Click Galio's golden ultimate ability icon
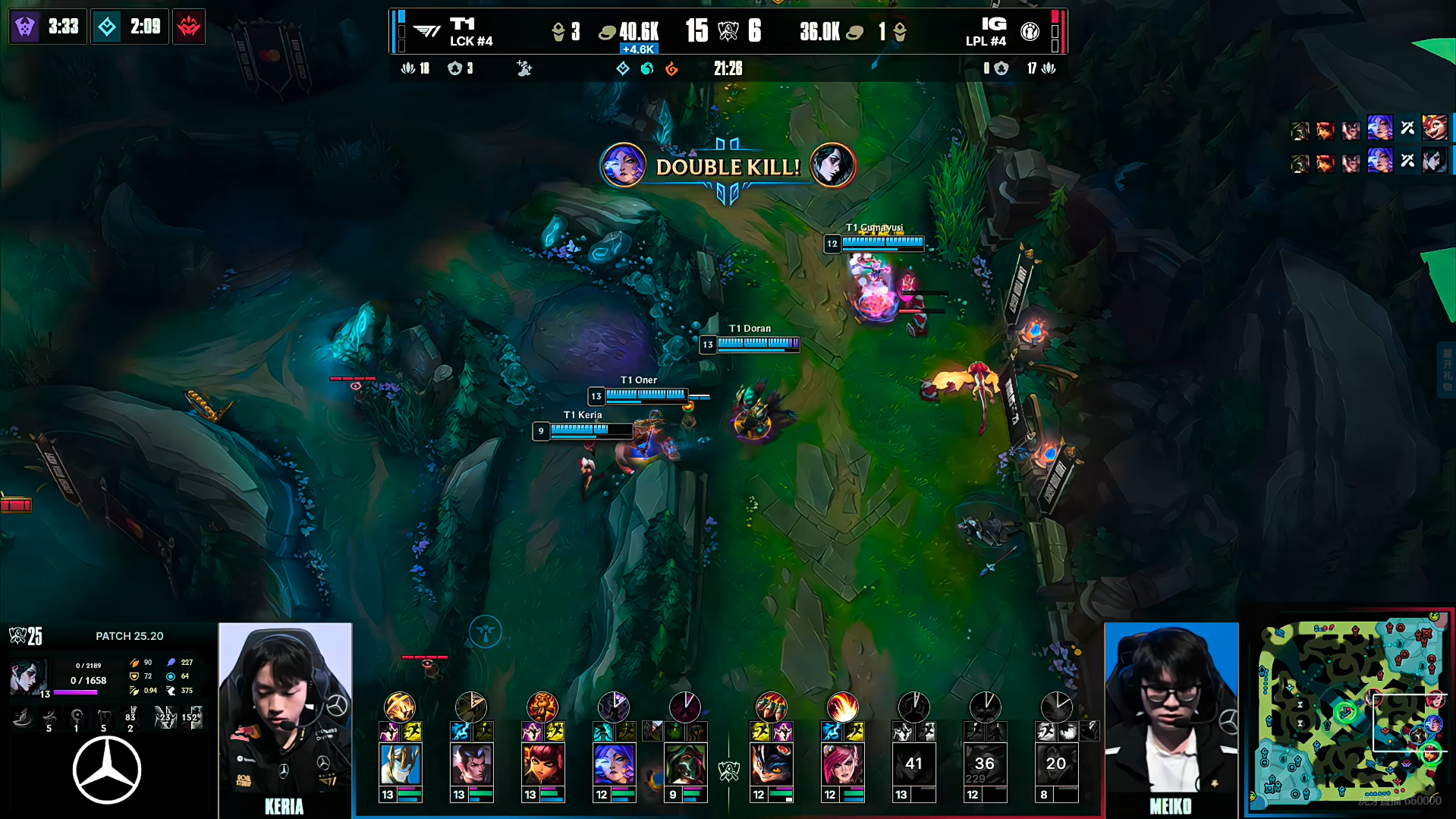1456x819 pixels. (x=400, y=707)
